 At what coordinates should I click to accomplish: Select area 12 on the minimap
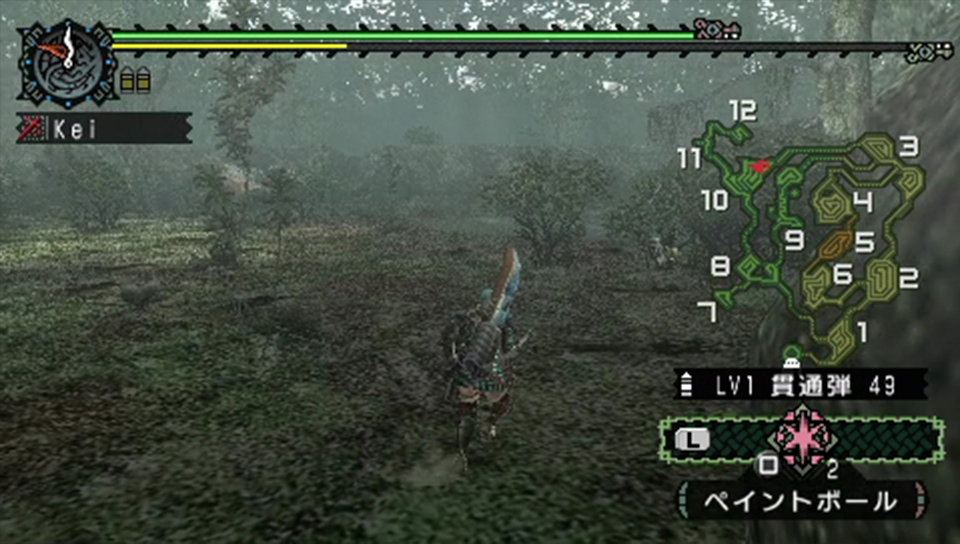(x=742, y=111)
